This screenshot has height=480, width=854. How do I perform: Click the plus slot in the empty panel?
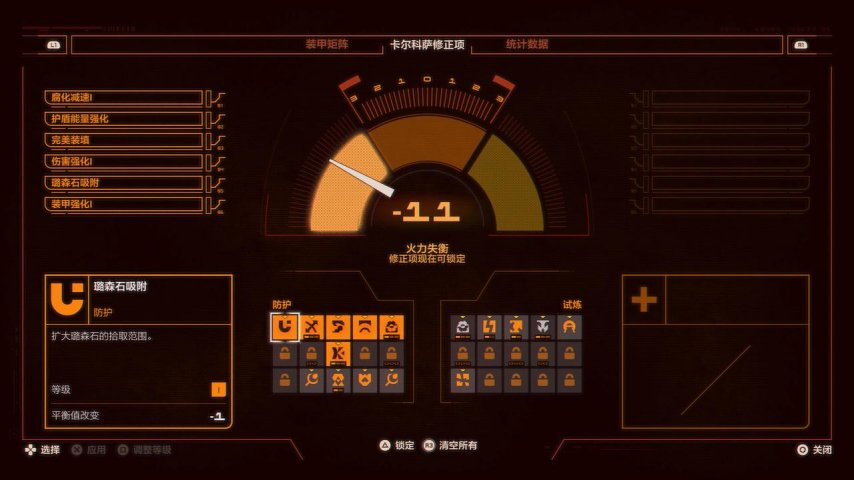644,299
